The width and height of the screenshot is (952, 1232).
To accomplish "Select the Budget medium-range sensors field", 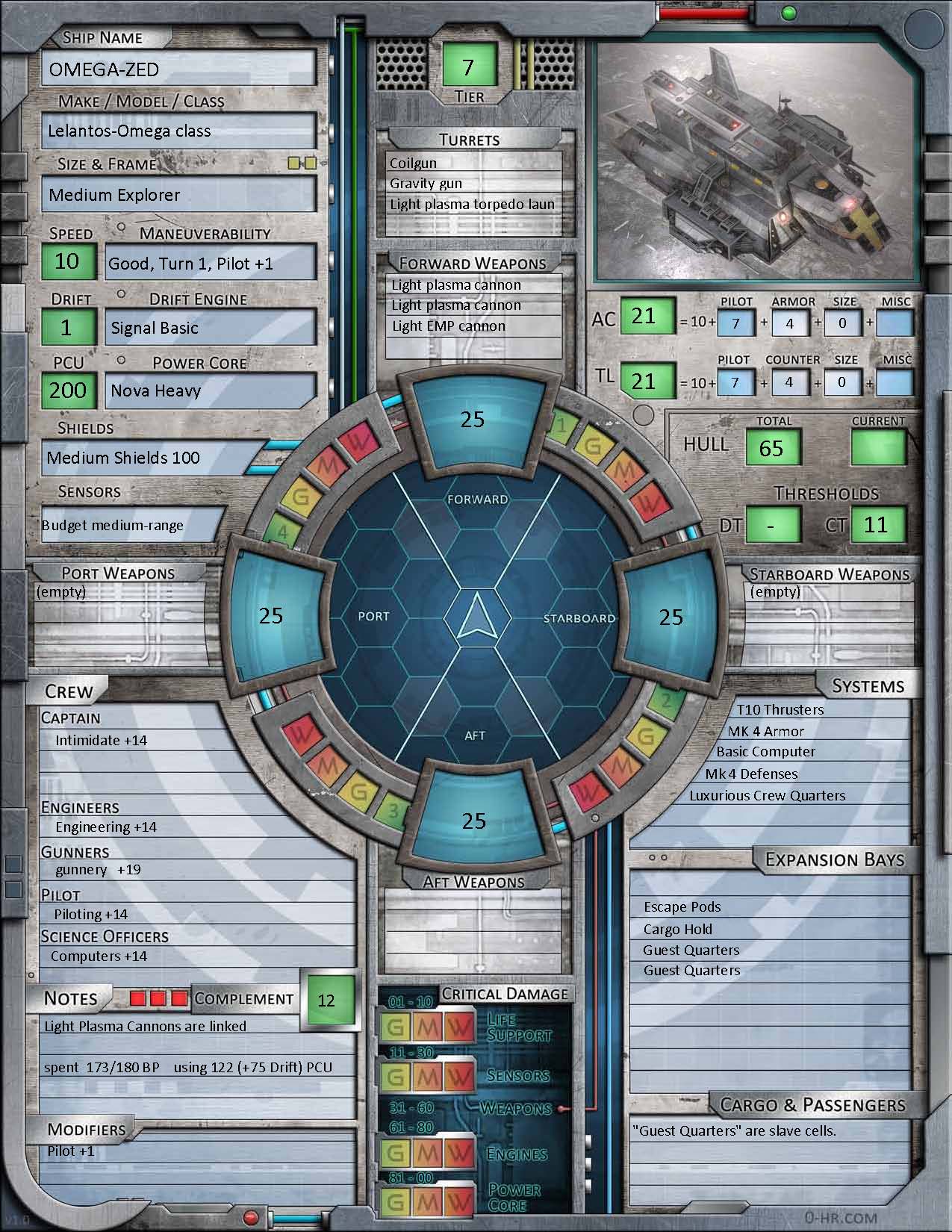I will pos(133,525).
